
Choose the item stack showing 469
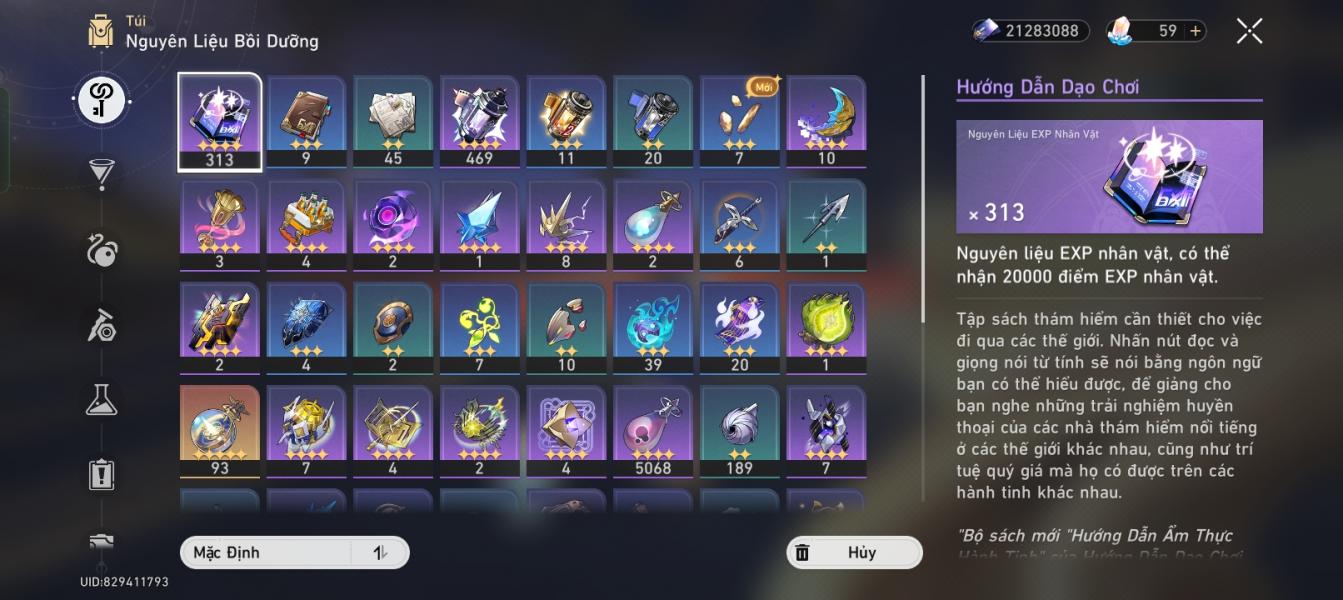click(x=479, y=120)
